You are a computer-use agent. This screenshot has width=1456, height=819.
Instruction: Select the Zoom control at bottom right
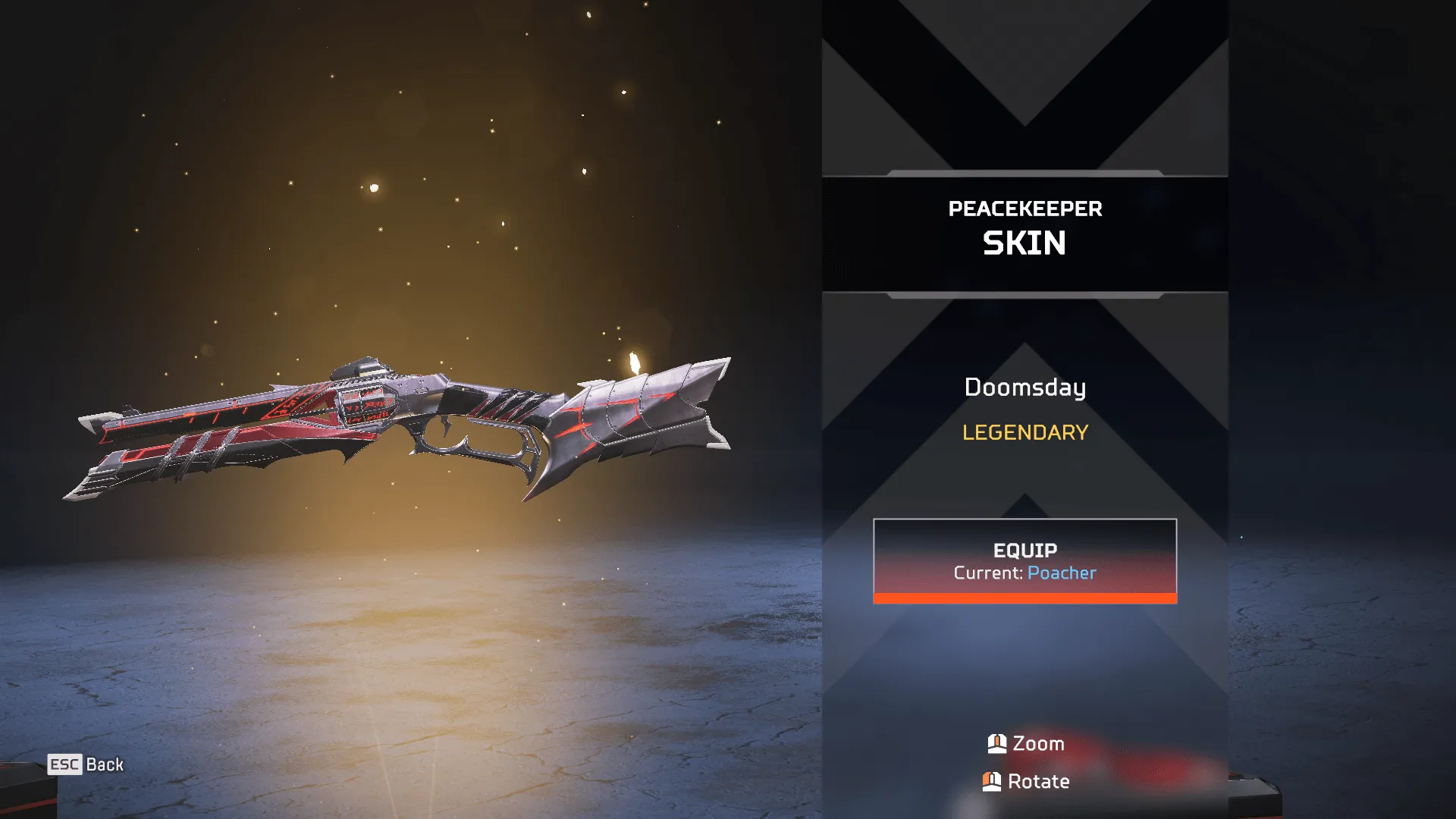(1038, 744)
